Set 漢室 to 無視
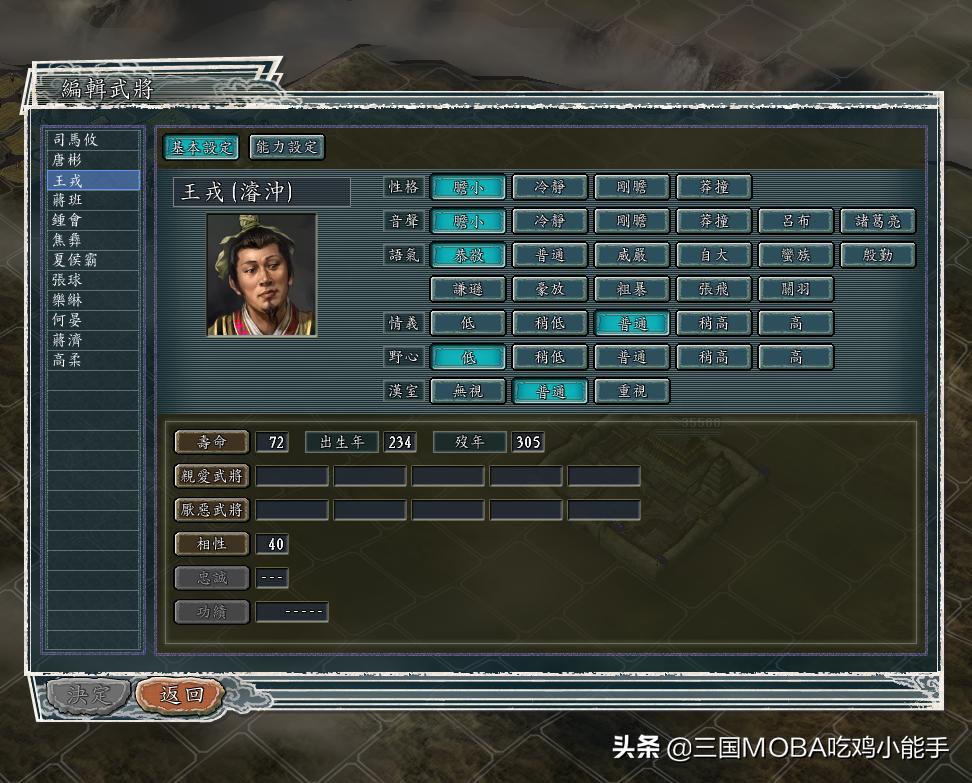972x783 pixels. pyautogui.click(x=468, y=391)
